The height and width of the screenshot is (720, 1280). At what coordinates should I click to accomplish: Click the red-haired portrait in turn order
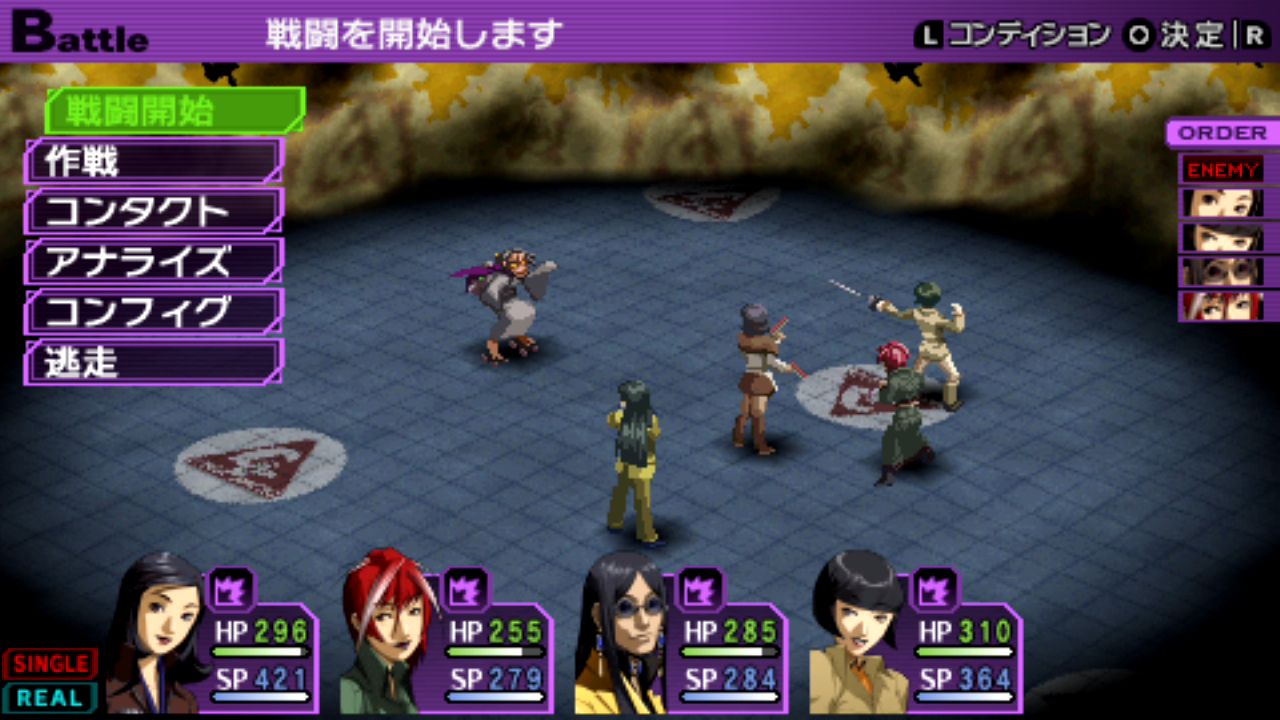(x=1222, y=306)
